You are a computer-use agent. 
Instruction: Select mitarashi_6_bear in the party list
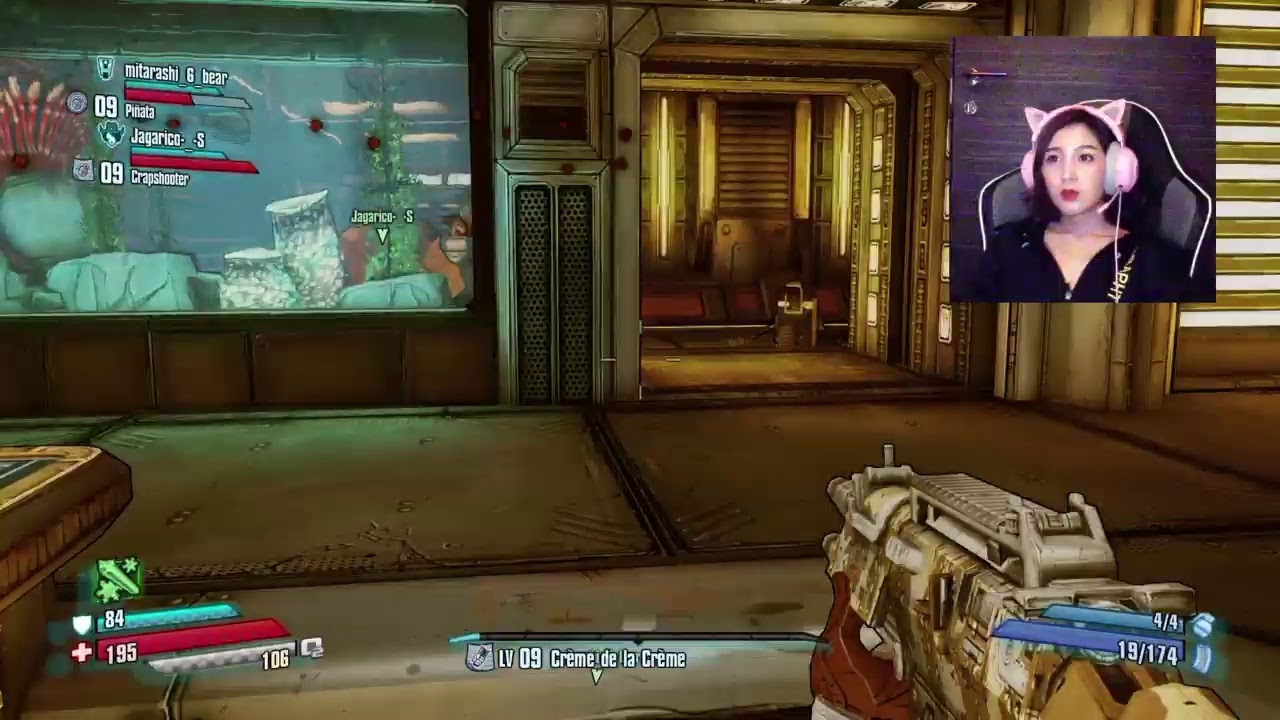175,74
